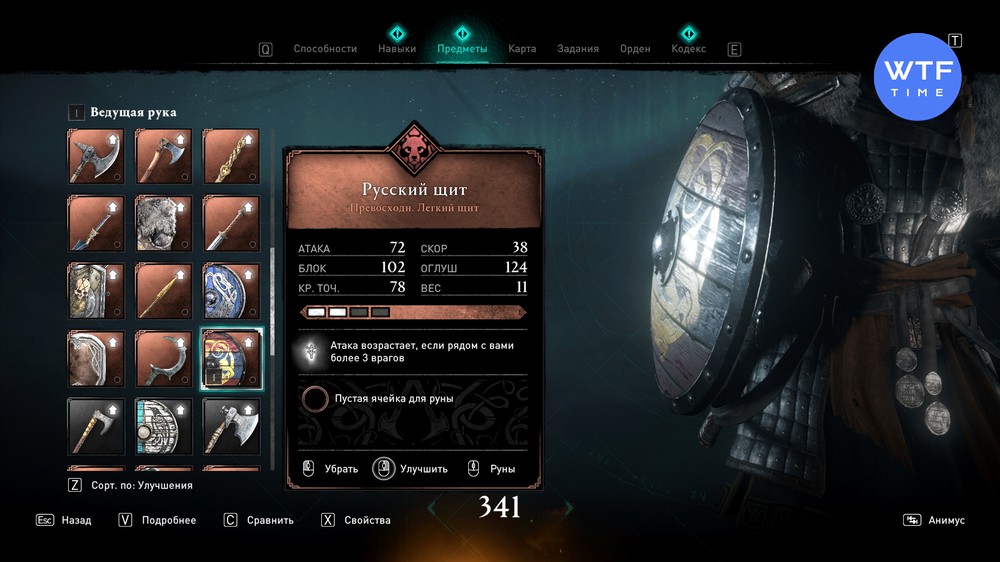Open the Навыки tab
This screenshot has width=1000, height=562.
pyautogui.click(x=397, y=48)
